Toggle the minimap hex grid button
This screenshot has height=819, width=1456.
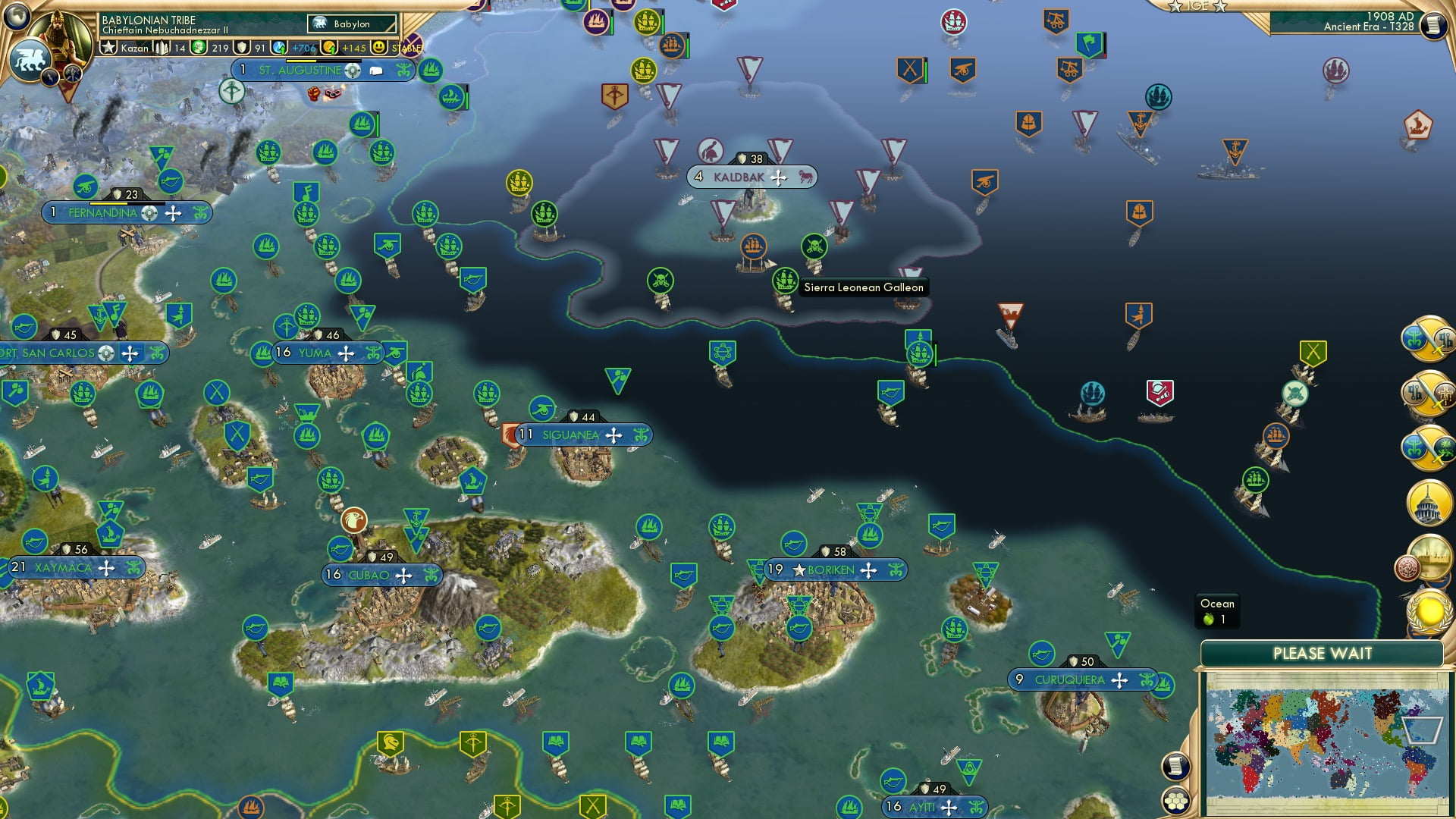point(1176,801)
